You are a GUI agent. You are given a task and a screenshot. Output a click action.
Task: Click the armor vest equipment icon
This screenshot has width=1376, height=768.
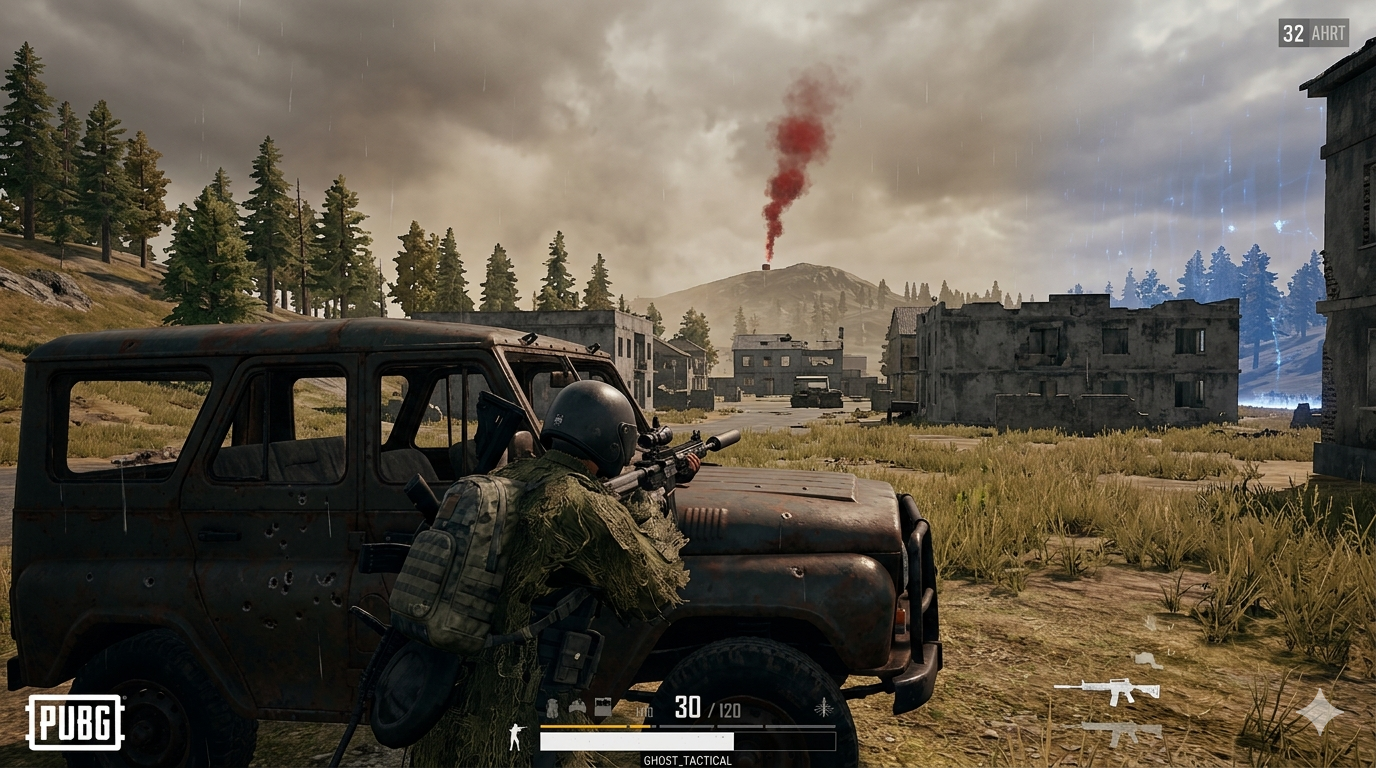point(603,708)
